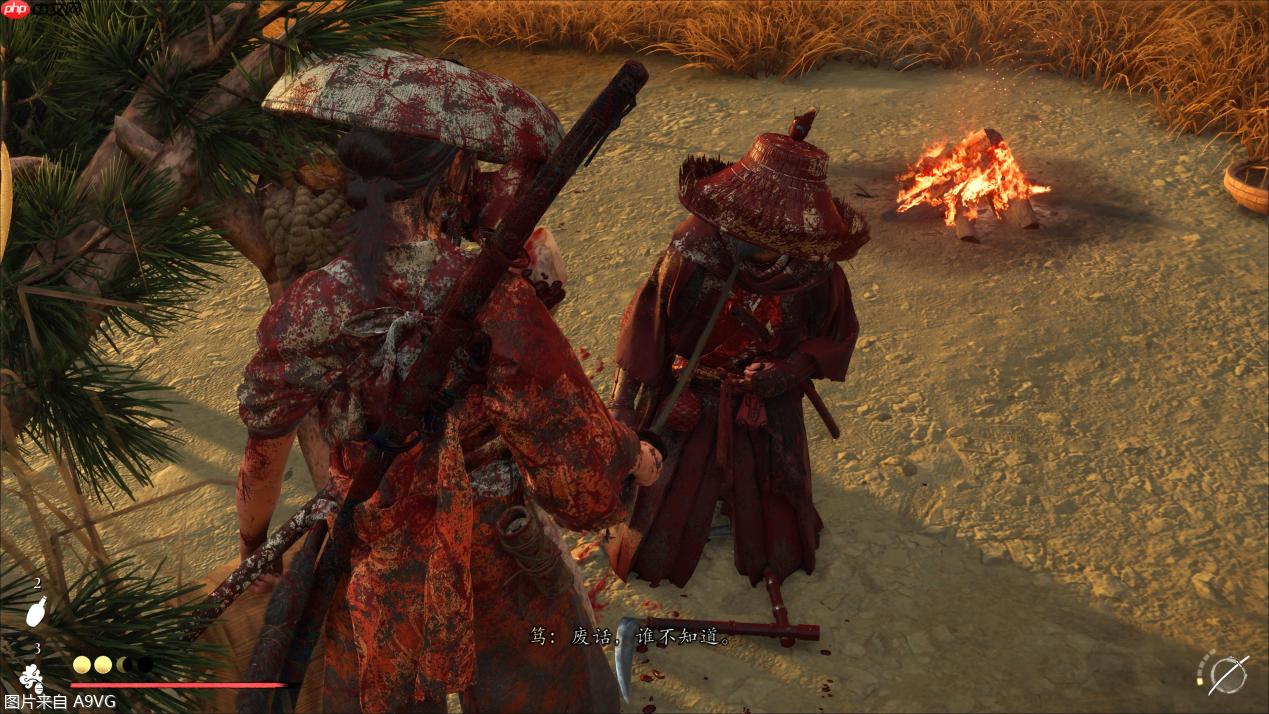Select the white sake gourd icon
Viewport: 1269px width, 714px height.
coord(36,611)
